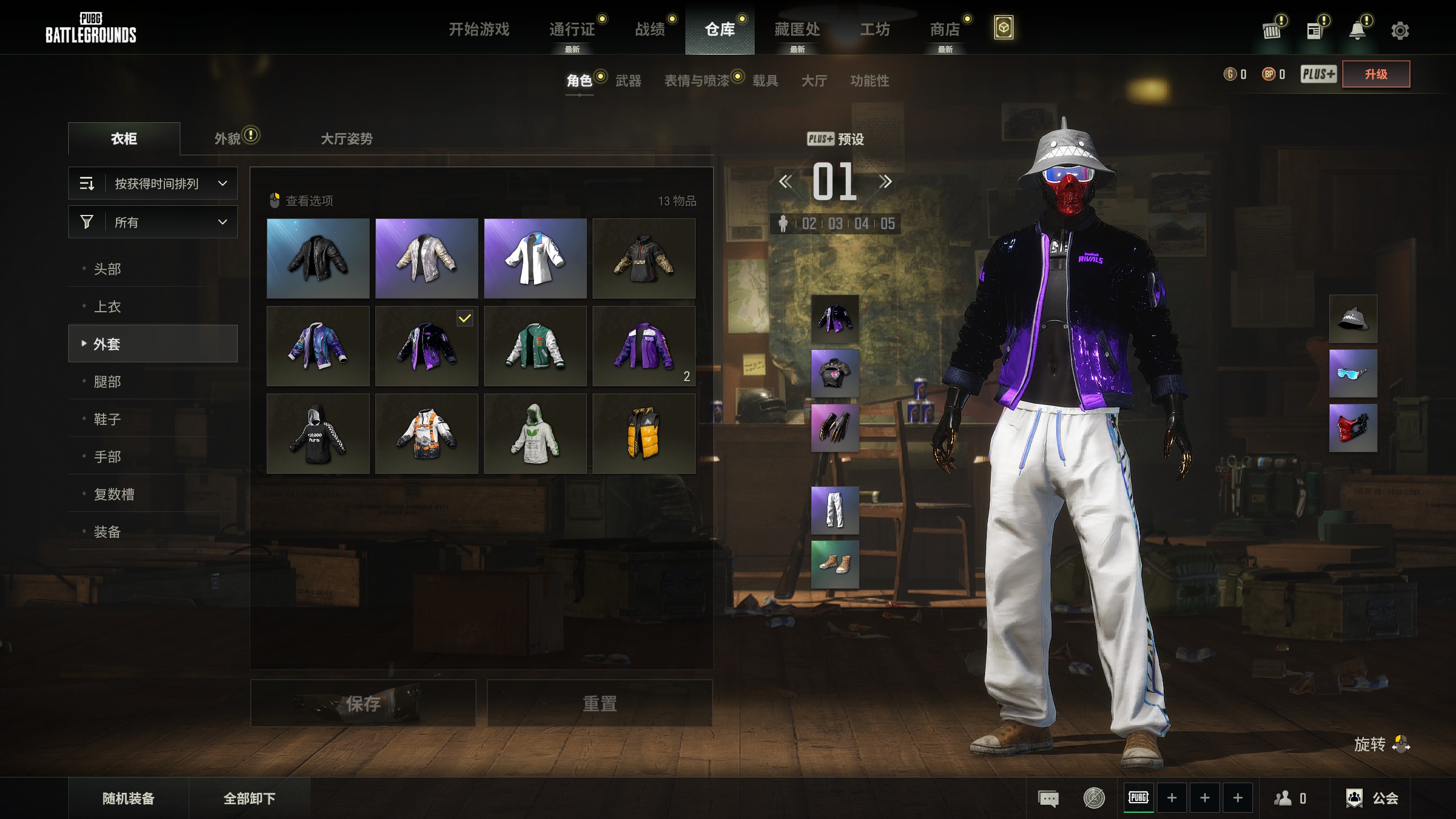Choose the 鞋子 shoes category
This screenshot has width=1456, height=819.
(x=107, y=419)
